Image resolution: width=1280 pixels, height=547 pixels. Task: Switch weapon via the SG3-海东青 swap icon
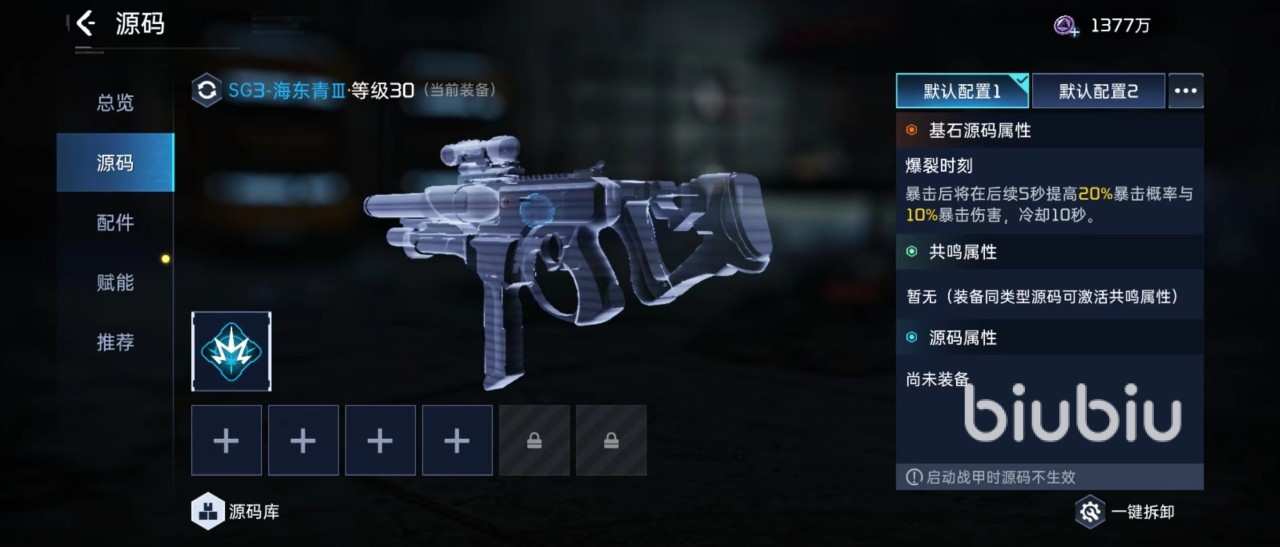coord(207,91)
